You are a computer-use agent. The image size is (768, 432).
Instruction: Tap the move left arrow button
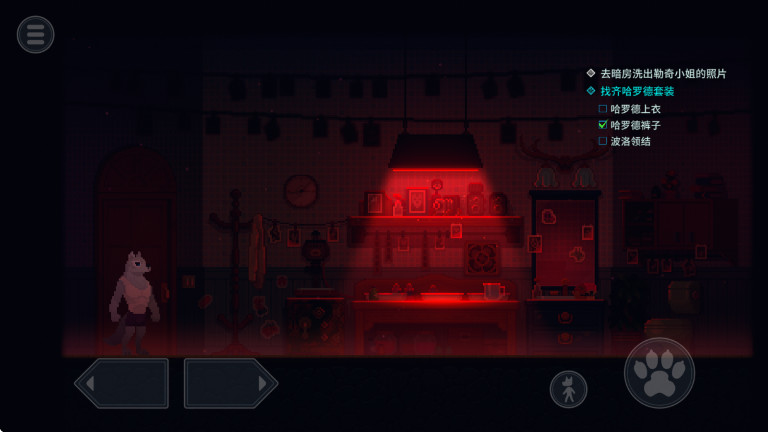click(x=121, y=383)
